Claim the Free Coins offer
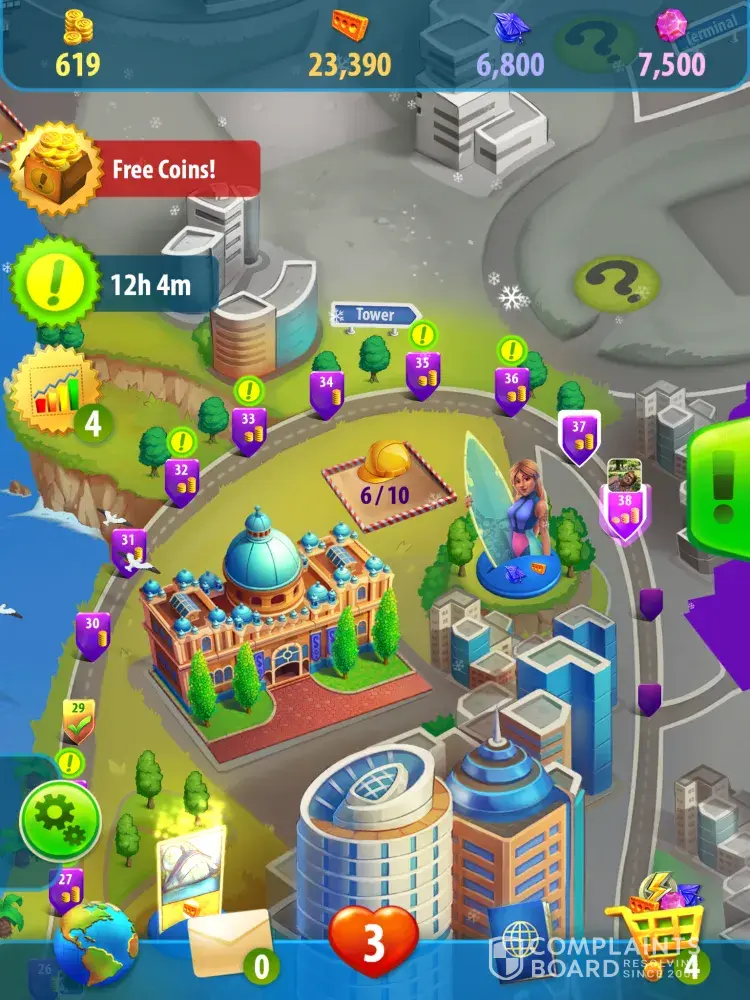 pos(135,169)
